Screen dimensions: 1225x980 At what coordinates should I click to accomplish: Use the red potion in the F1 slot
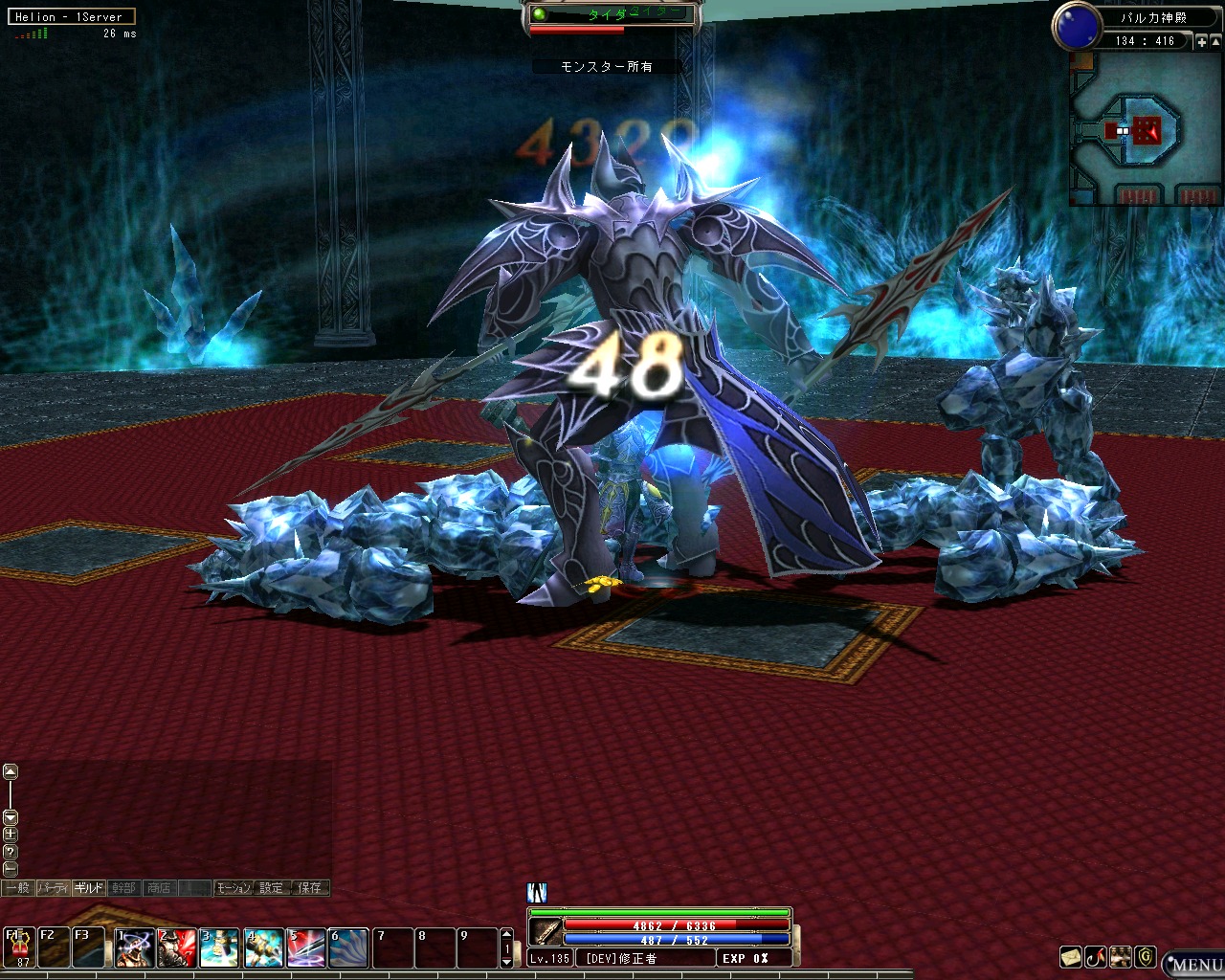tap(19, 947)
